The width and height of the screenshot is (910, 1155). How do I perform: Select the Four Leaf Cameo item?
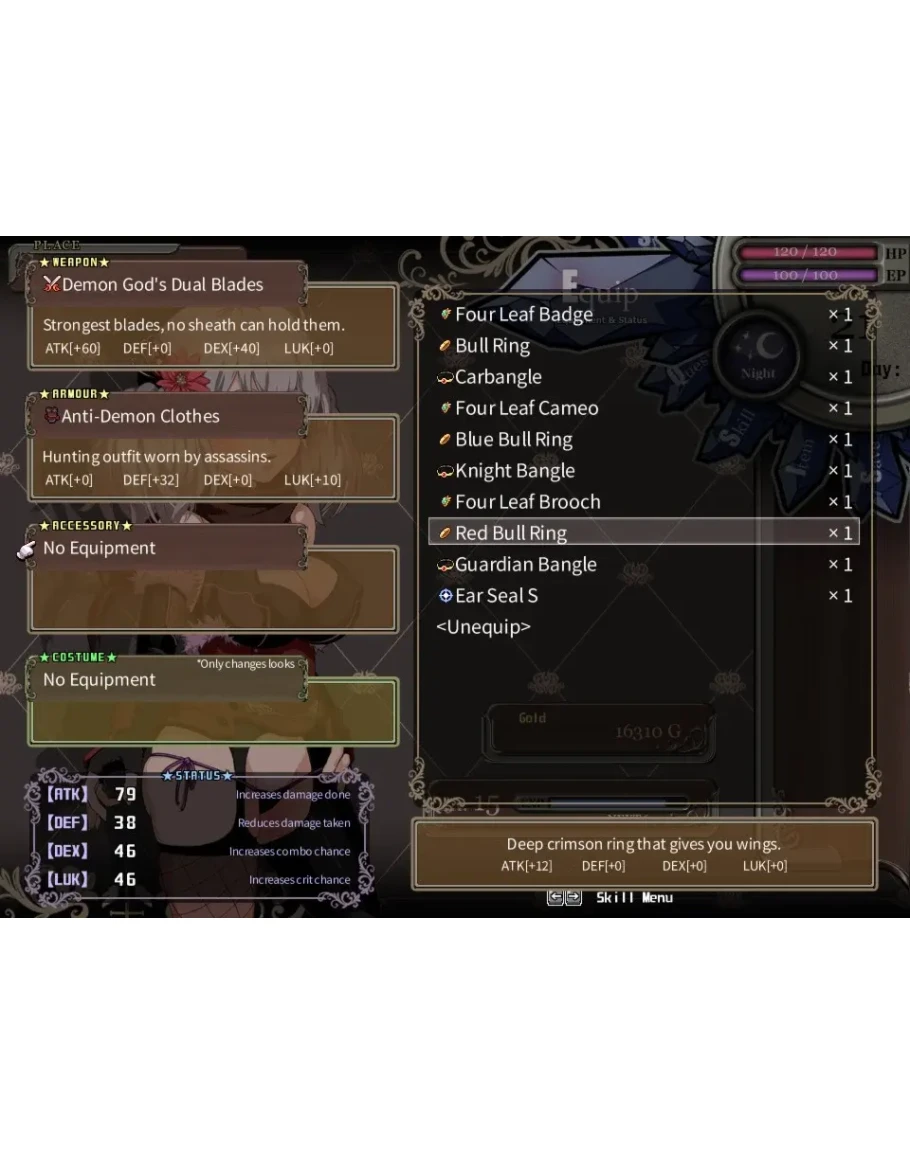click(x=526, y=408)
